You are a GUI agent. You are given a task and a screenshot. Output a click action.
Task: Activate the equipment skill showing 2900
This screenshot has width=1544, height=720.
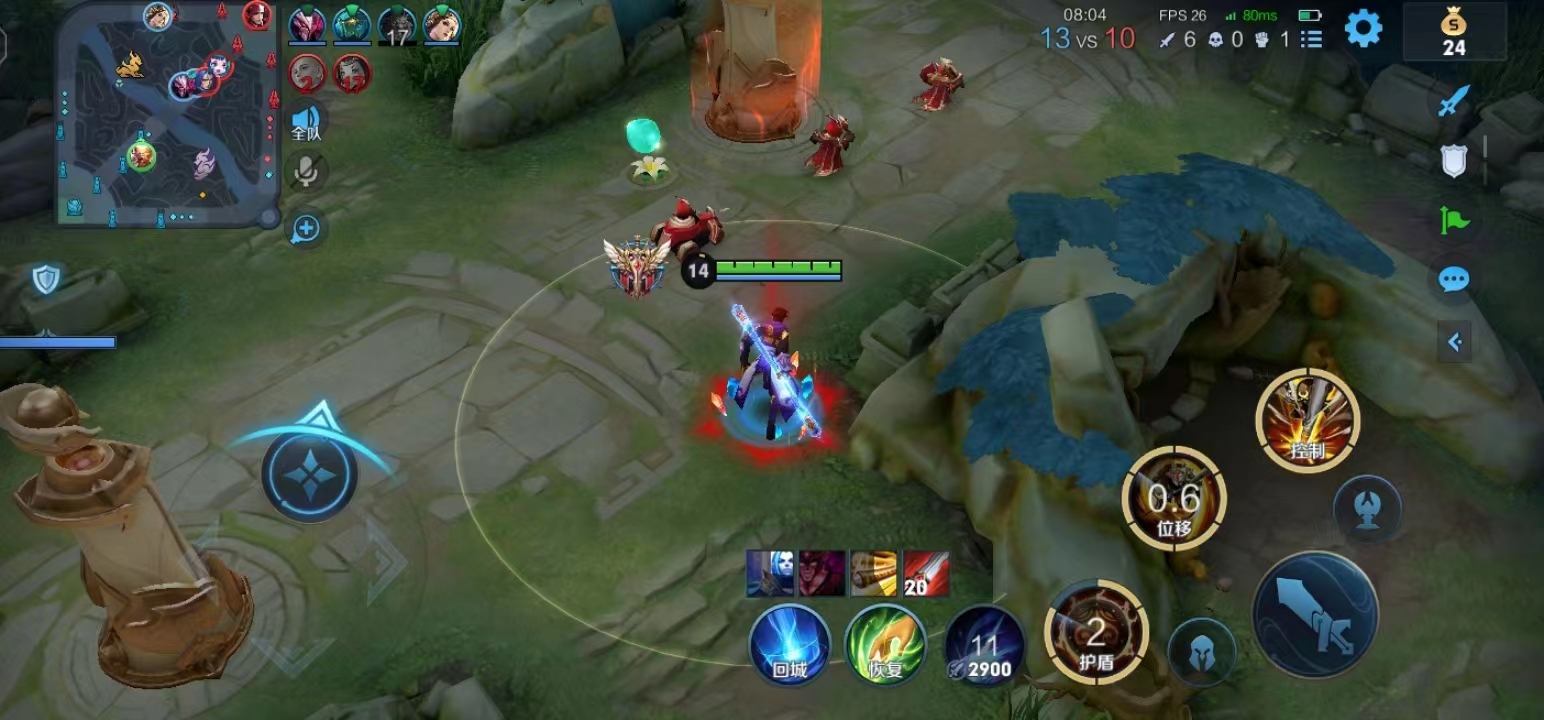click(984, 646)
